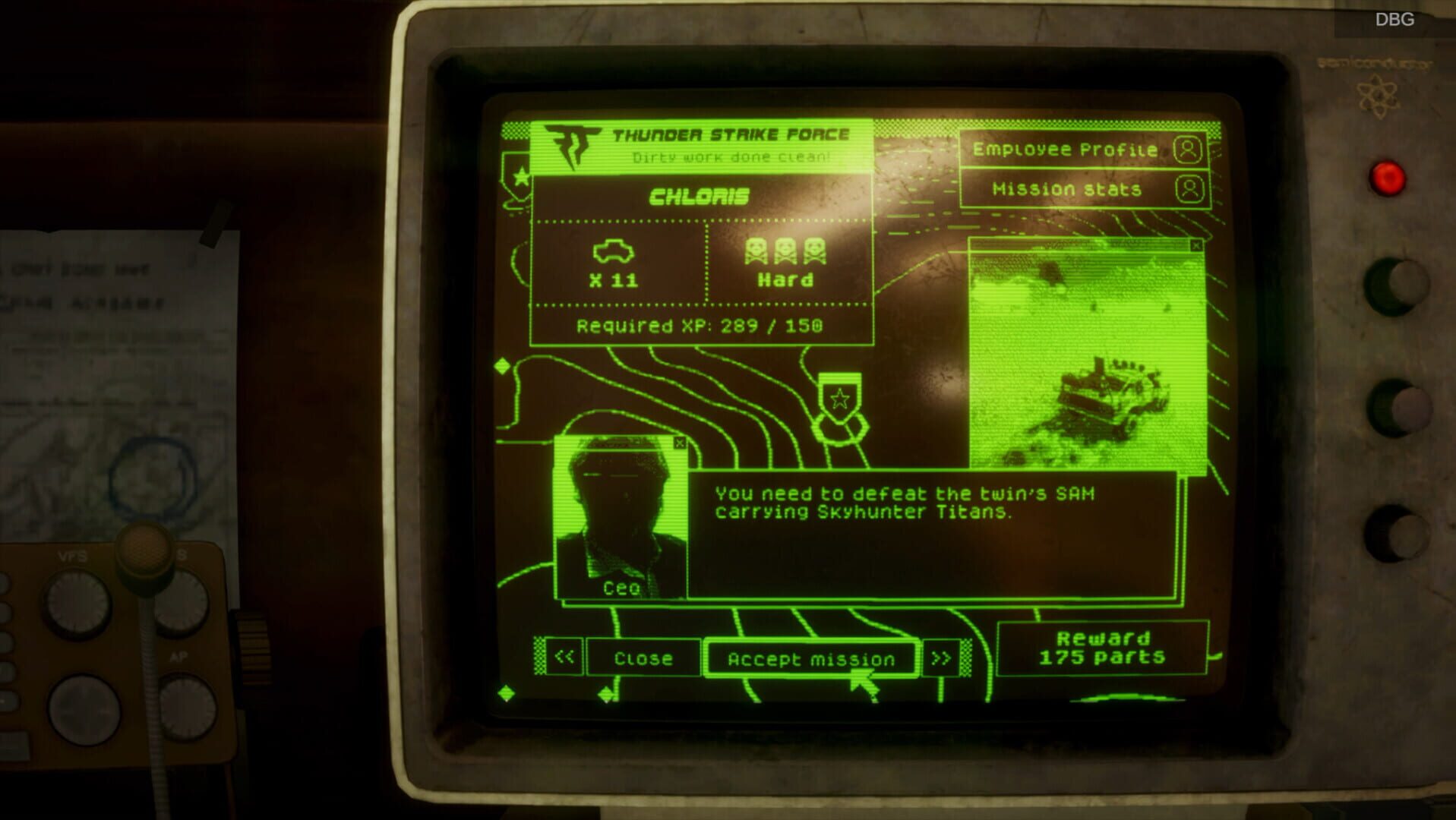Viewport: 1456px width, 820px height.
Task: Open the CHLORIS mission header
Action: 700,196
